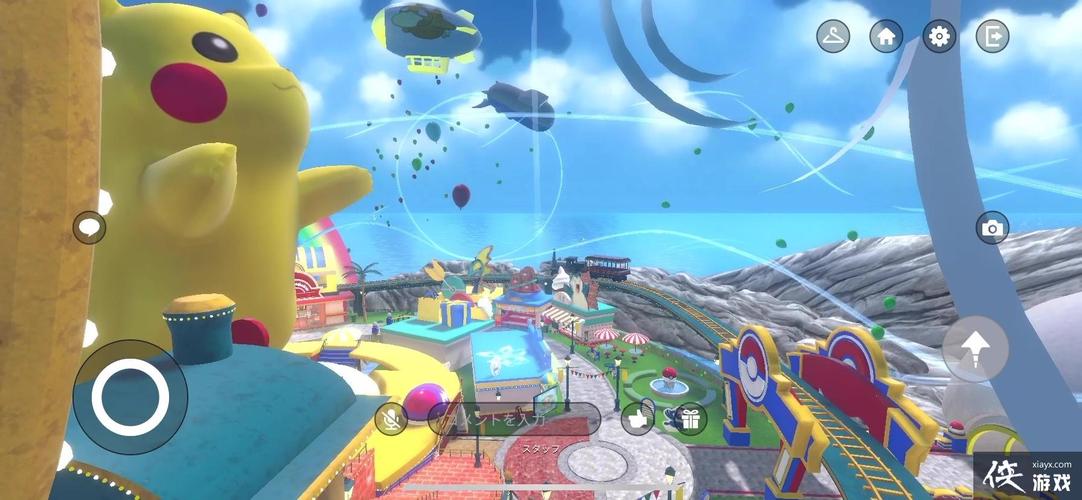This screenshot has height=500, width=1082.
Task: Toggle the muted microphone button
Action: click(391, 419)
